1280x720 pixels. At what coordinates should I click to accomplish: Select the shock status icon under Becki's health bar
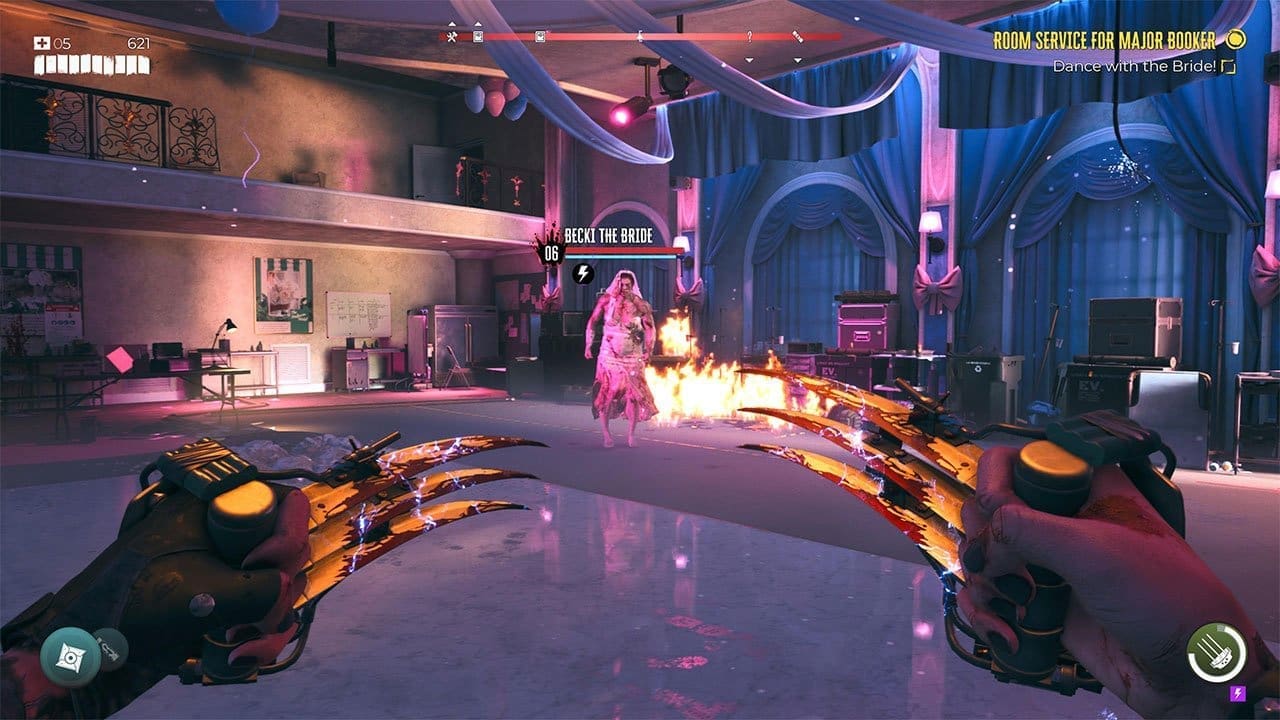pyautogui.click(x=584, y=274)
